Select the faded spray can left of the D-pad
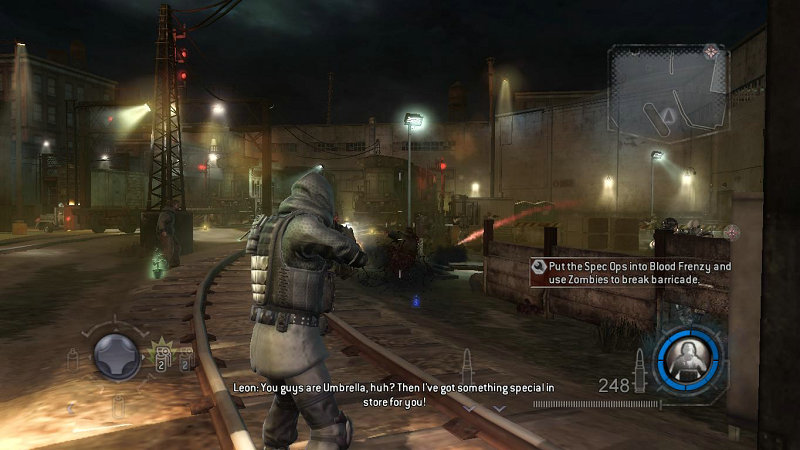The height and width of the screenshot is (450, 800). click(x=72, y=360)
